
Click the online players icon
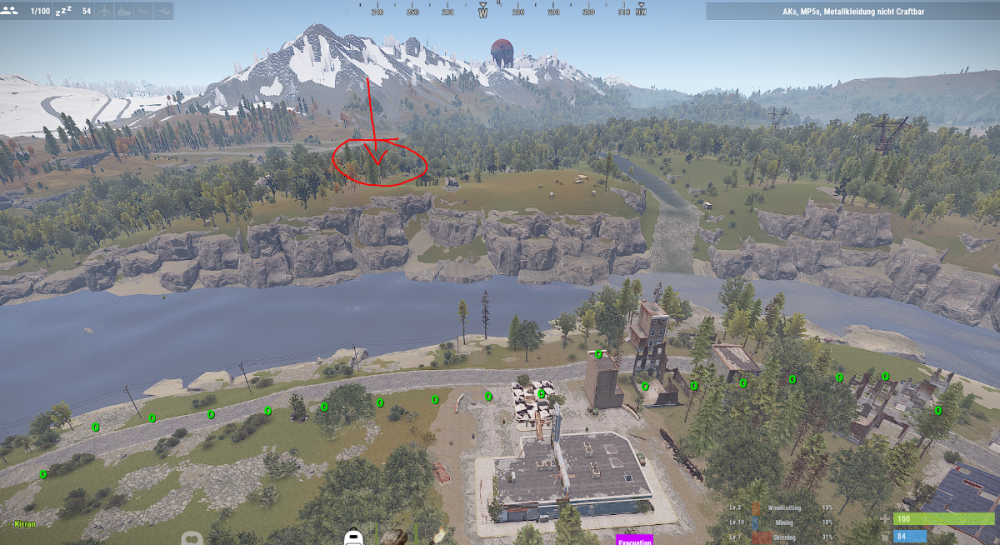11,10
